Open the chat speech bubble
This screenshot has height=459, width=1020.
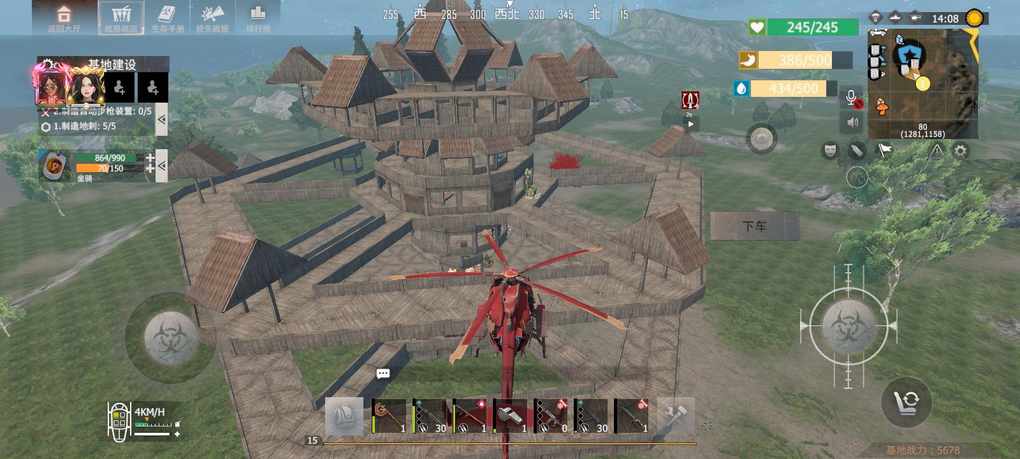pyautogui.click(x=383, y=373)
